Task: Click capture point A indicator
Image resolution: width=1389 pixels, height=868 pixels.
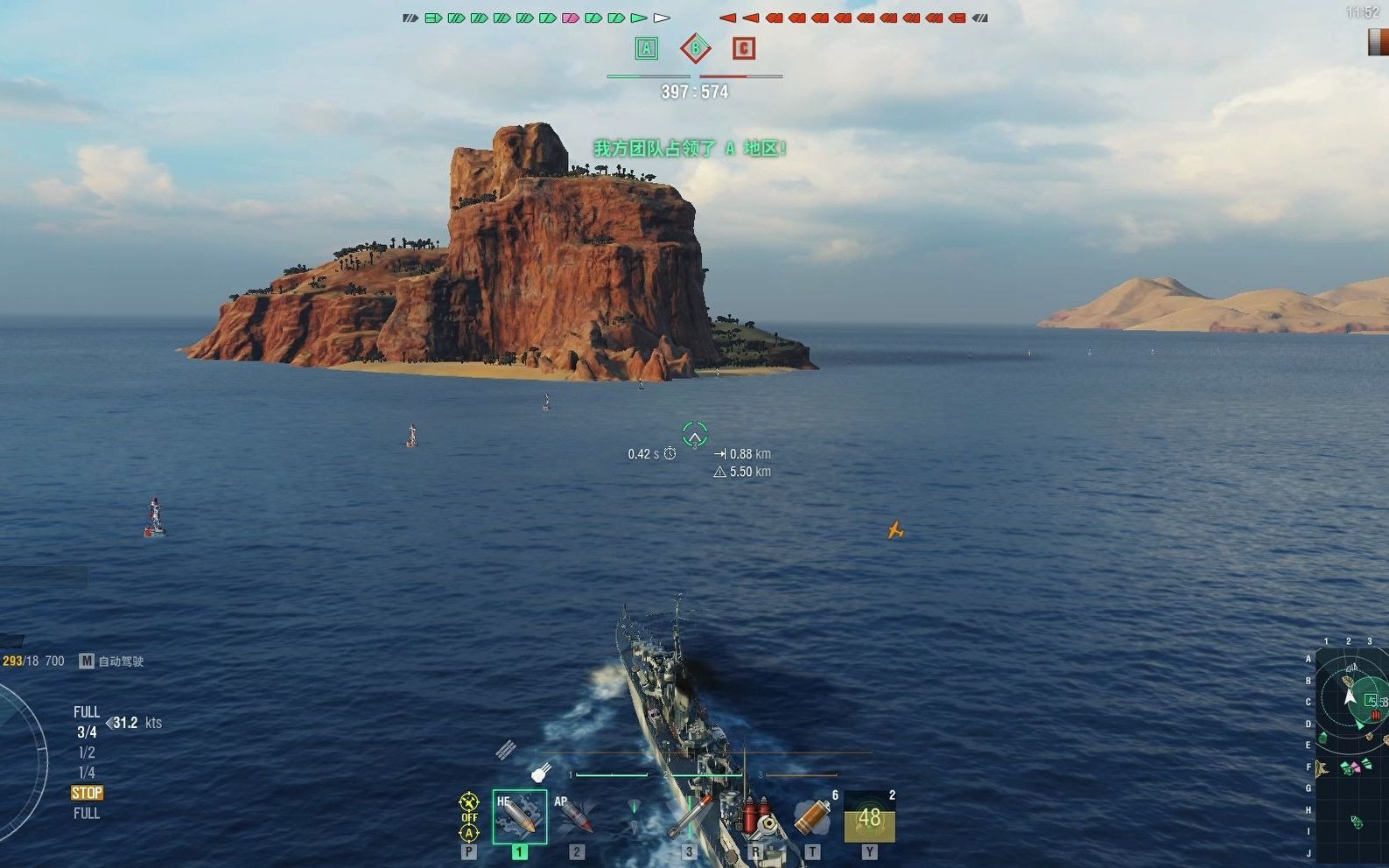Action: click(646, 48)
